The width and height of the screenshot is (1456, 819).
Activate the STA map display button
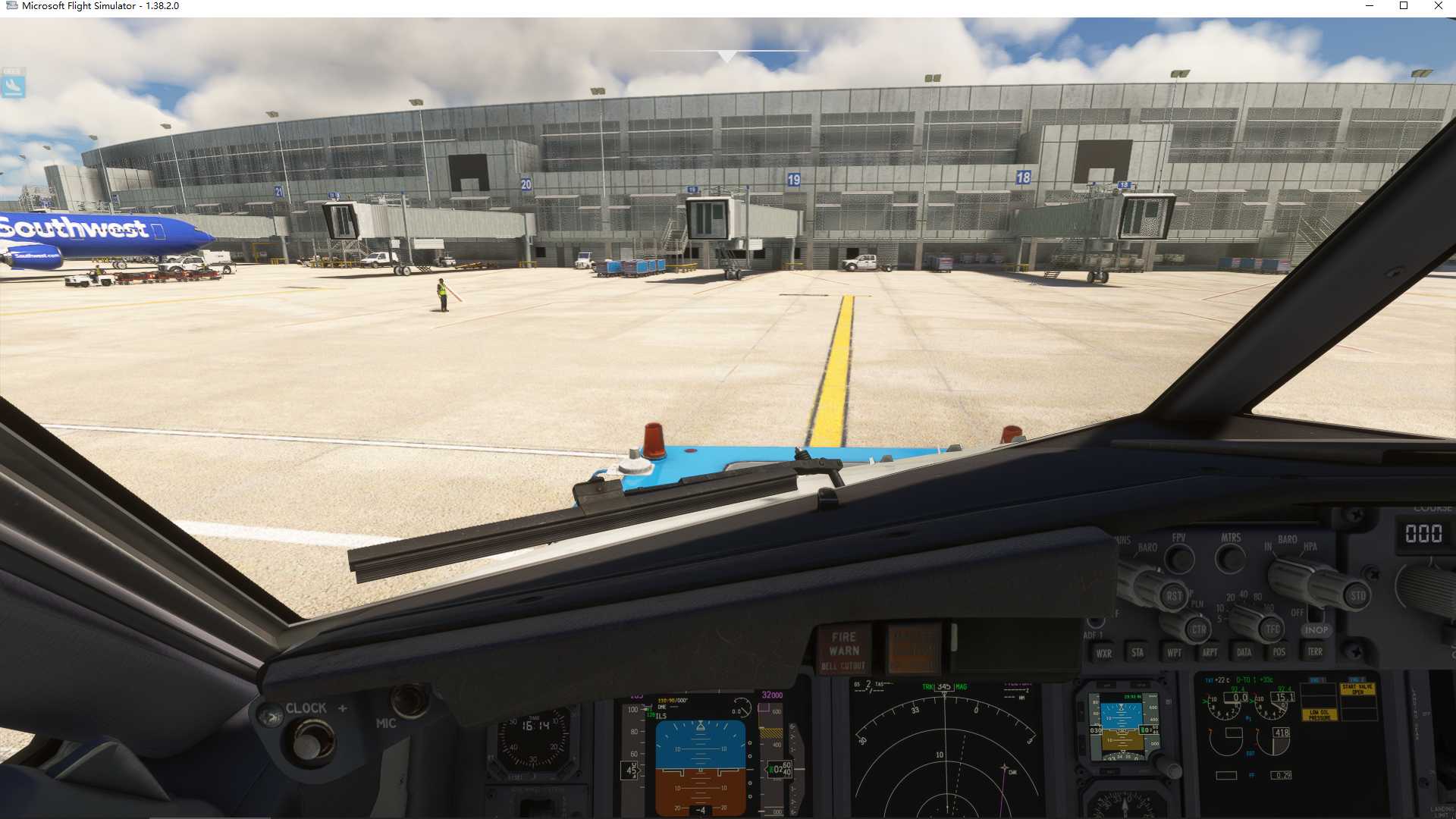[x=1137, y=652]
